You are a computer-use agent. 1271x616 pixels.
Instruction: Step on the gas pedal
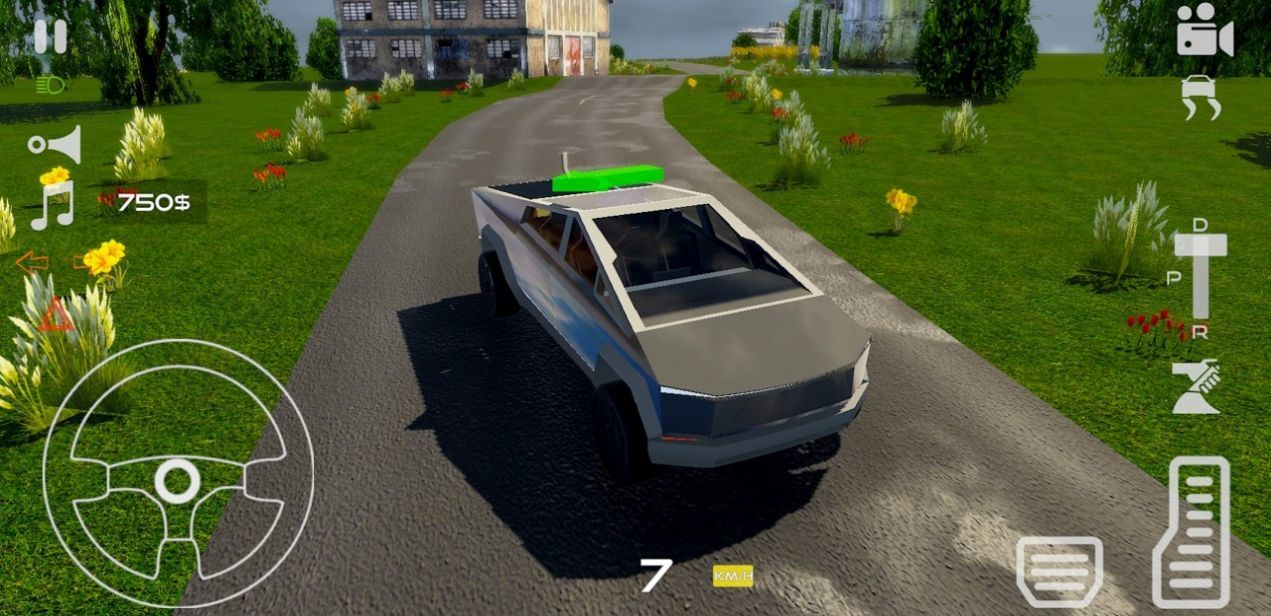tap(1190, 531)
